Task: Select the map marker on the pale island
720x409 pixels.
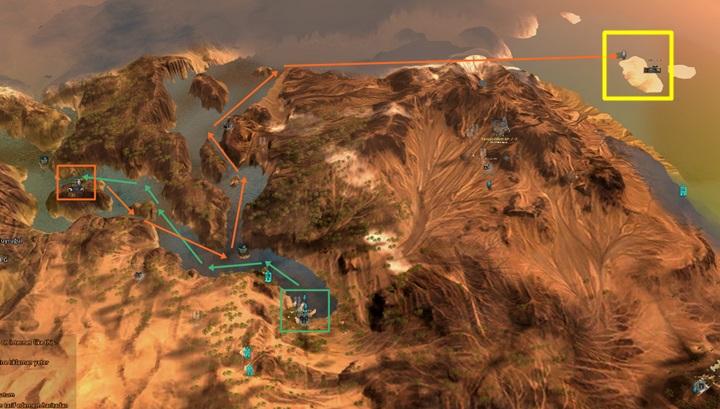Action: 654,68
